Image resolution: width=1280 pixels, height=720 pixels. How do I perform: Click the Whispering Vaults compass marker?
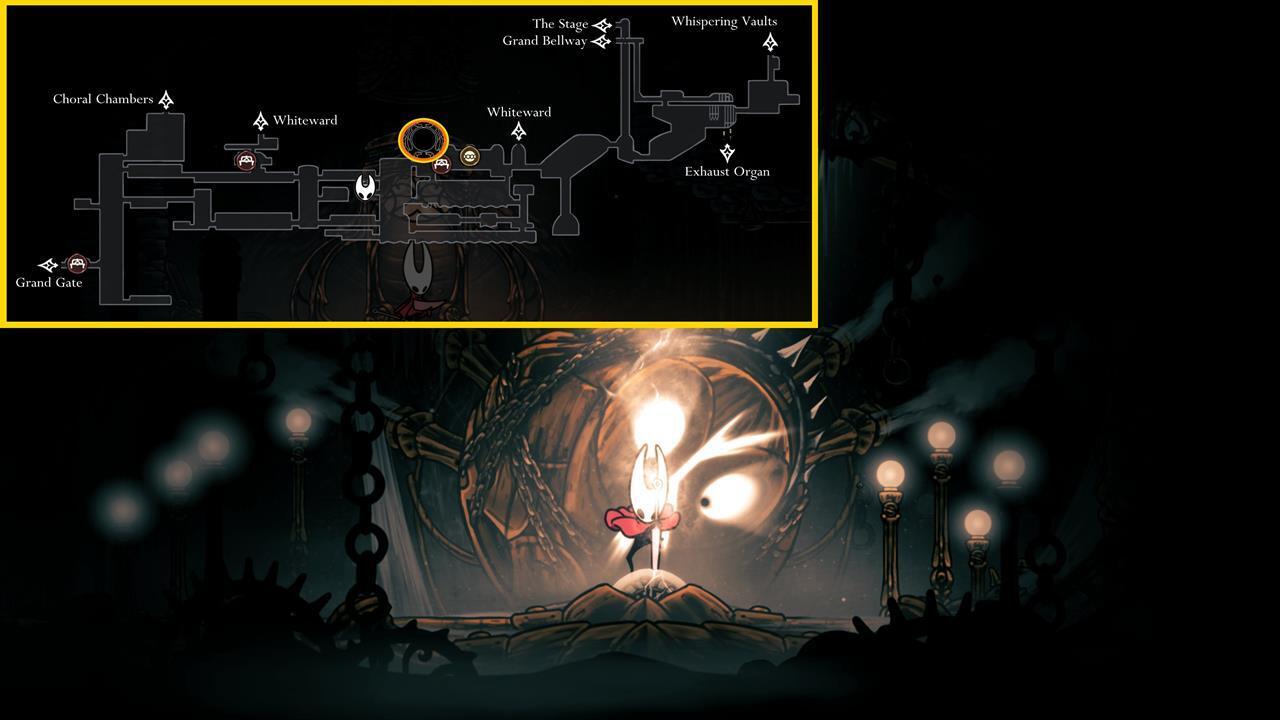(x=770, y=42)
